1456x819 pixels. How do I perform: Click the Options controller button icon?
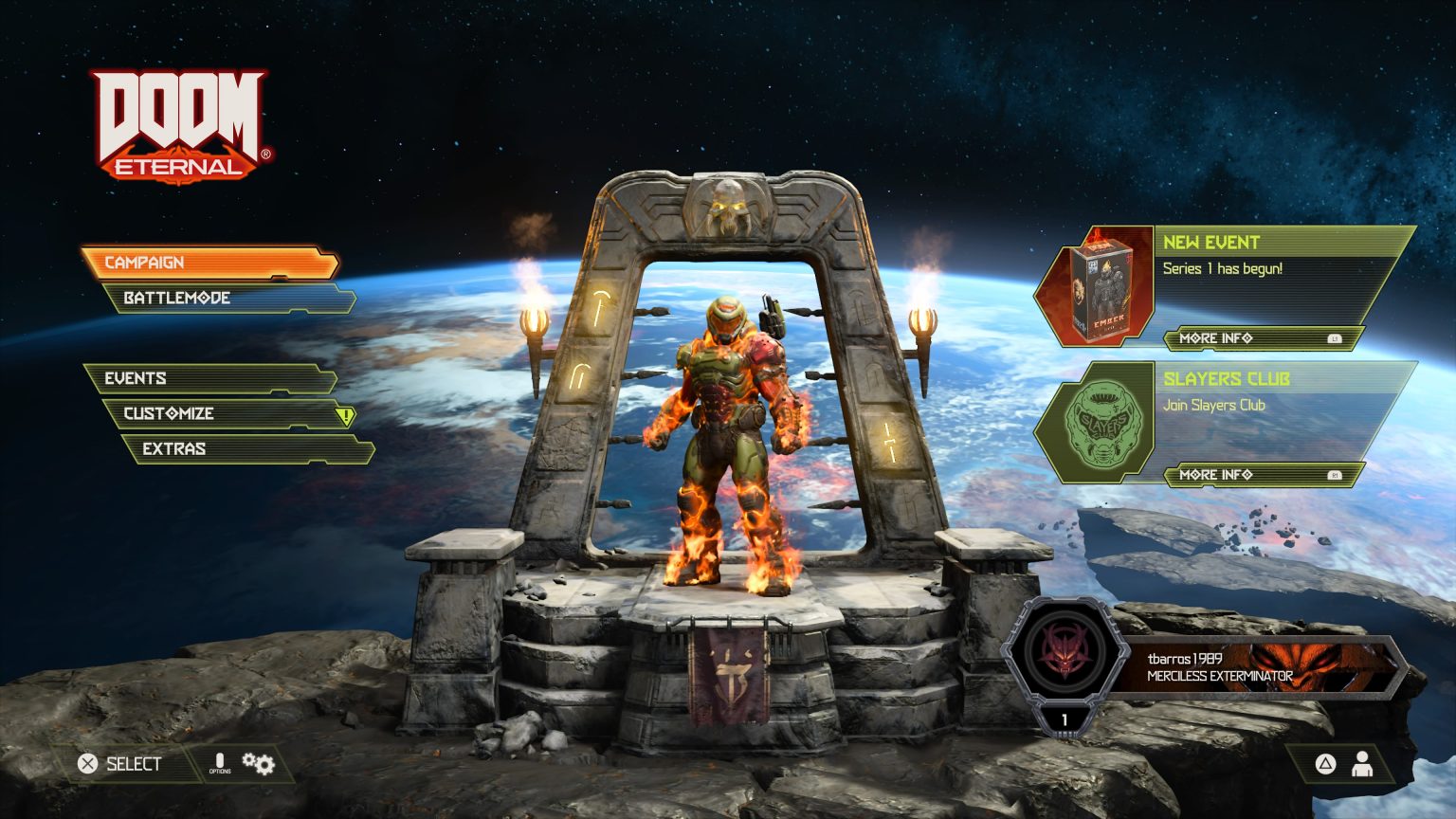[x=219, y=761]
